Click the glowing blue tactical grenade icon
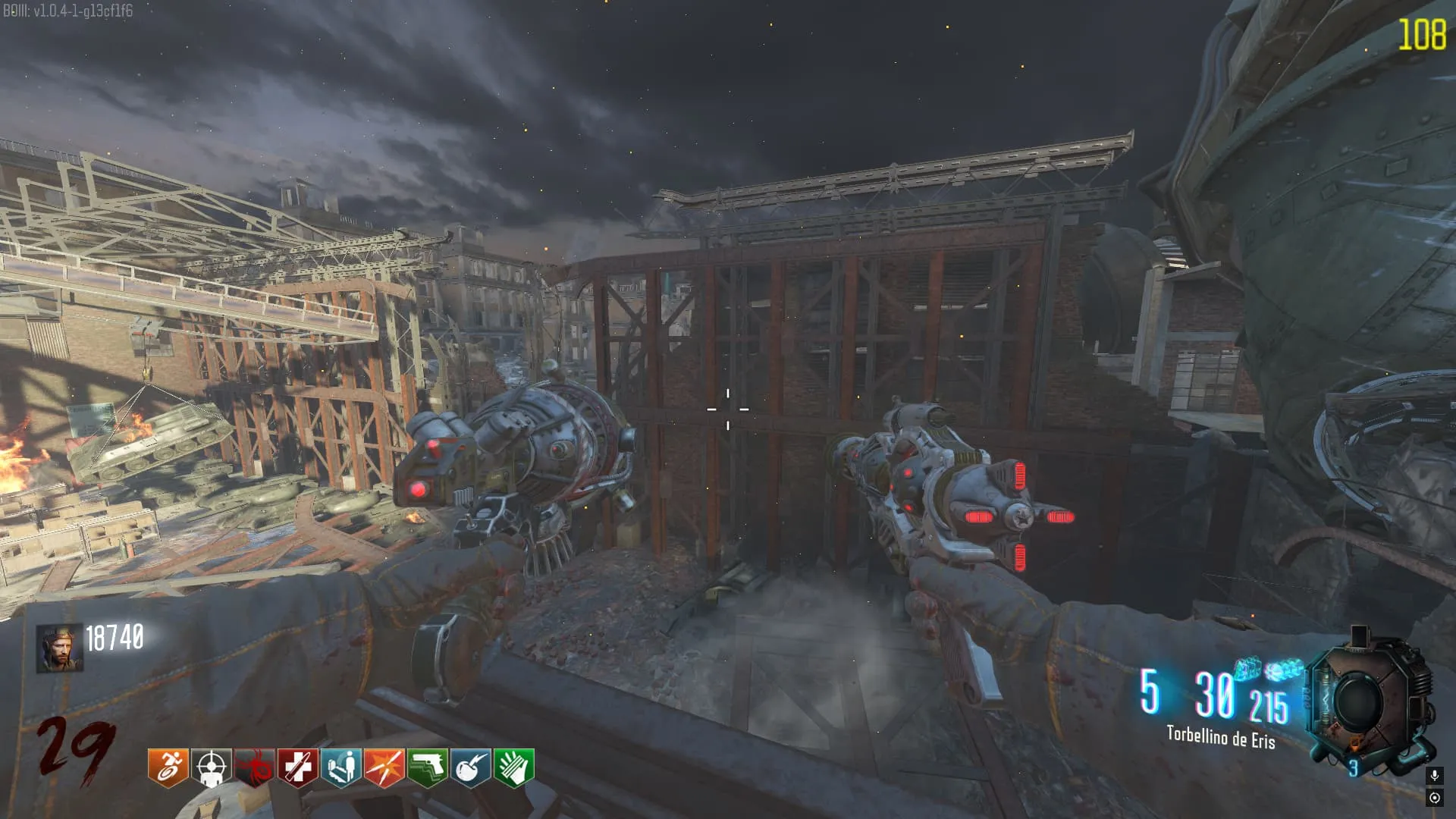 pos(1285,669)
